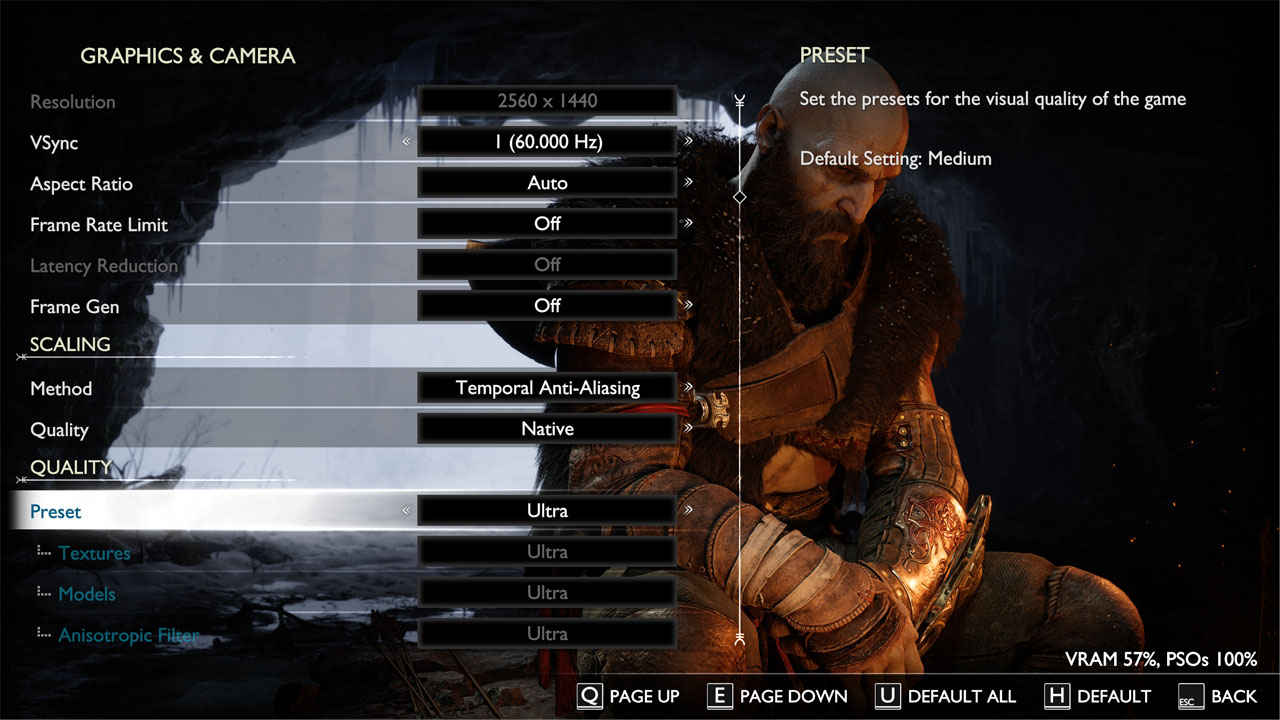Change scaling Quality using its right arrow
Viewport: 1280px width, 720px height.
pyautogui.click(x=689, y=428)
